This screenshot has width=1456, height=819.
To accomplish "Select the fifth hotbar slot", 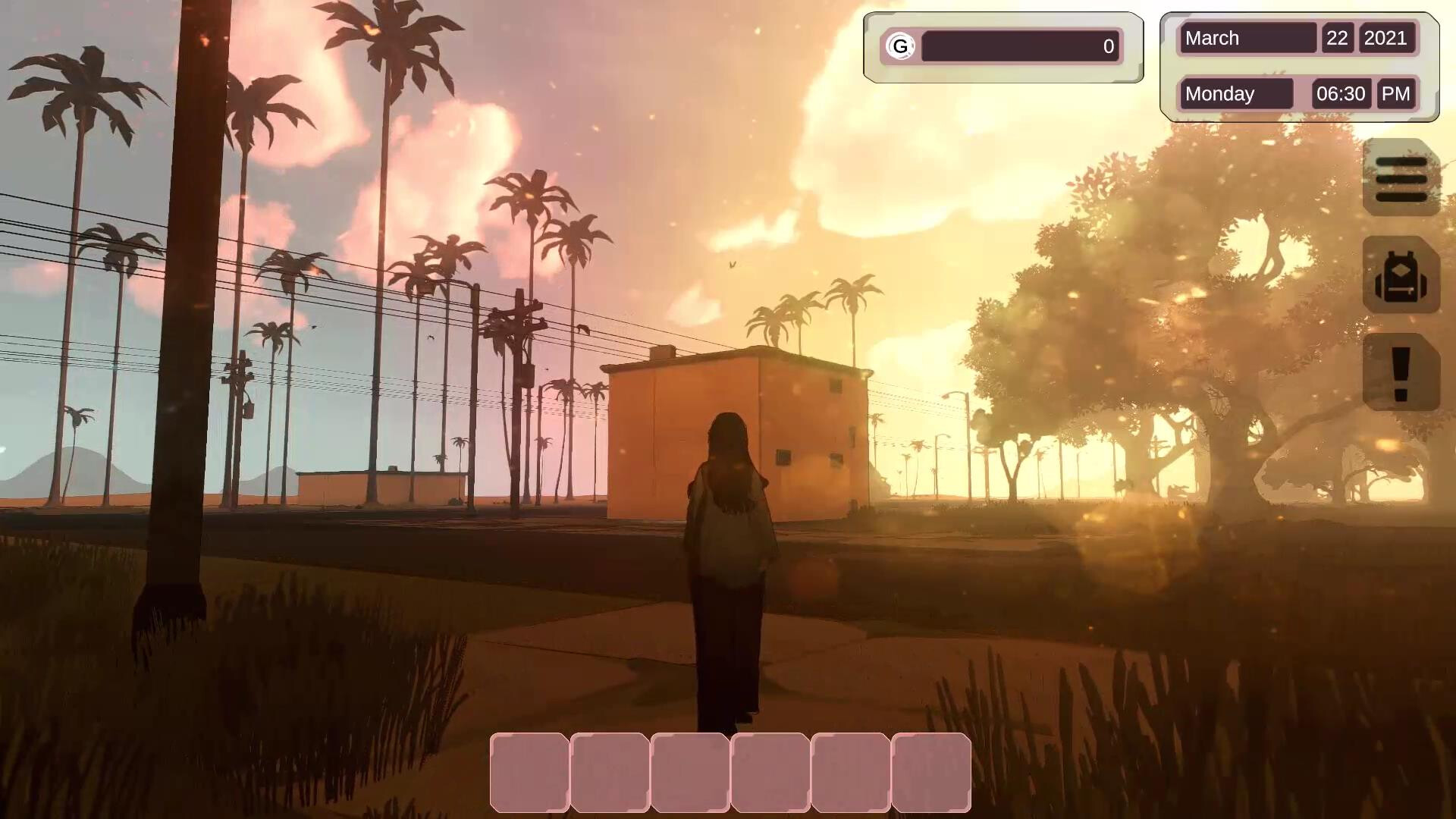I will [850, 773].
